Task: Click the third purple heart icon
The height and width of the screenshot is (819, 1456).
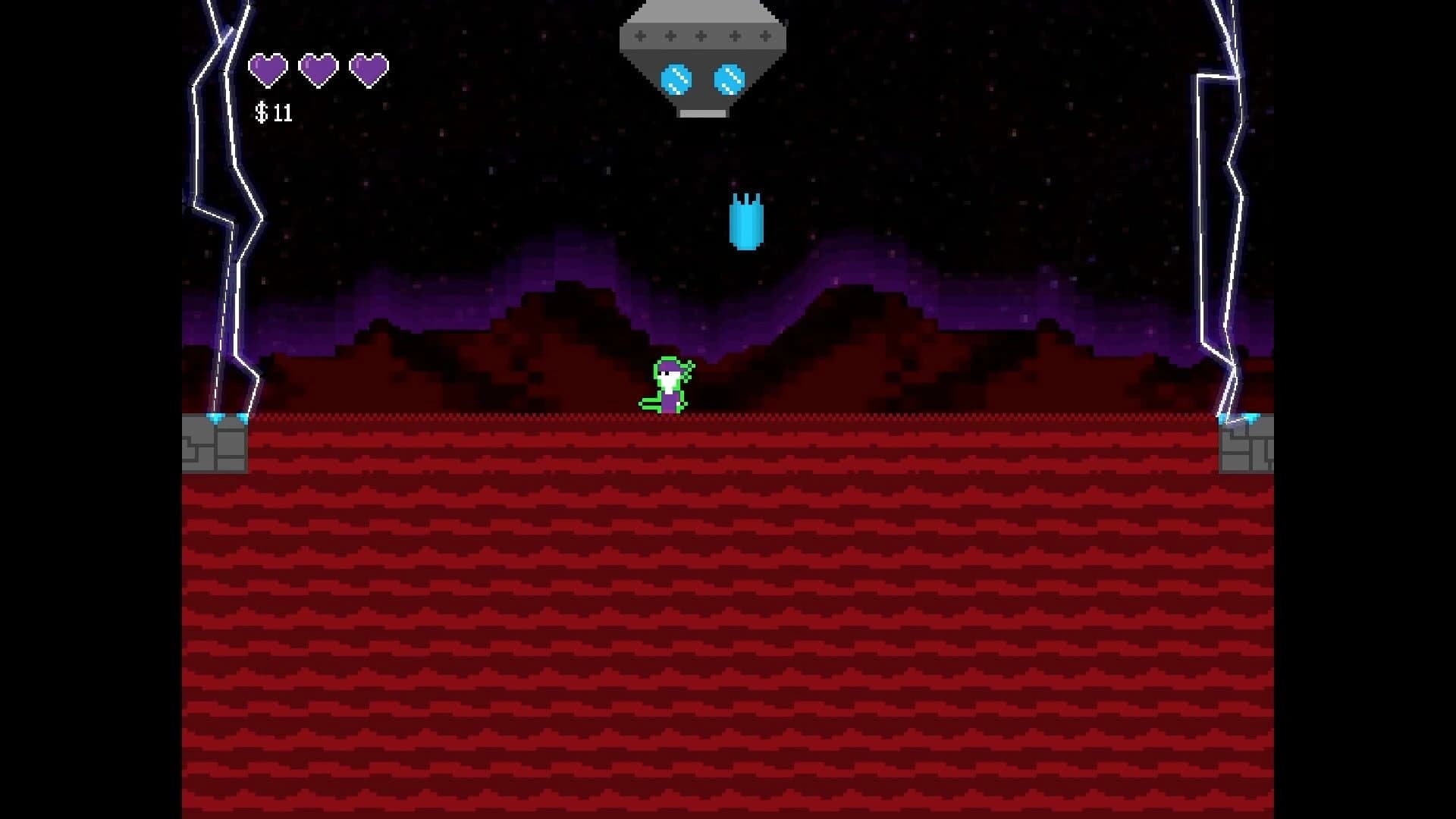Action: click(x=369, y=68)
